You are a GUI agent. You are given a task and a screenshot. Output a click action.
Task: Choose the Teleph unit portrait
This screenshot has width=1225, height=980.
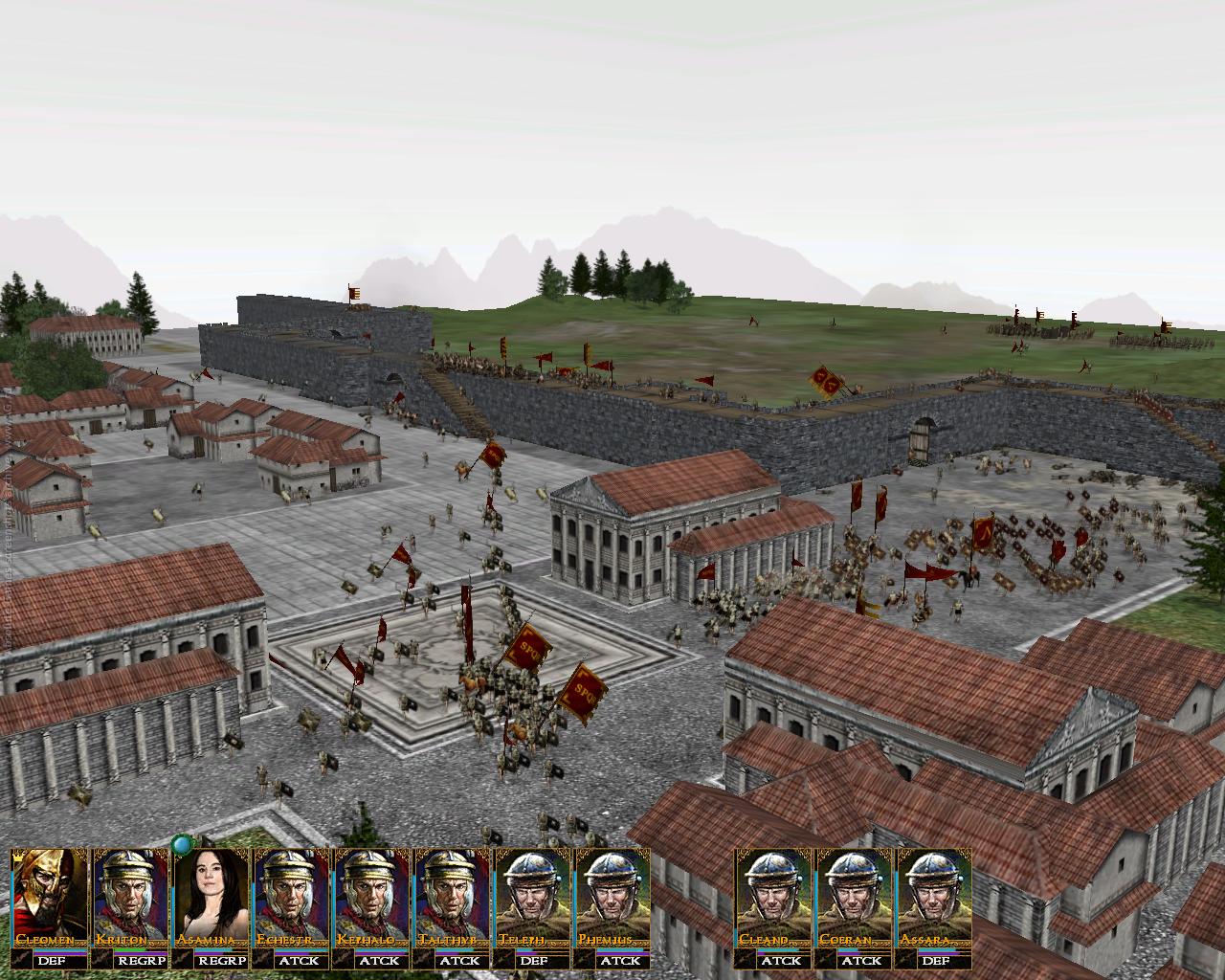[x=532, y=895]
